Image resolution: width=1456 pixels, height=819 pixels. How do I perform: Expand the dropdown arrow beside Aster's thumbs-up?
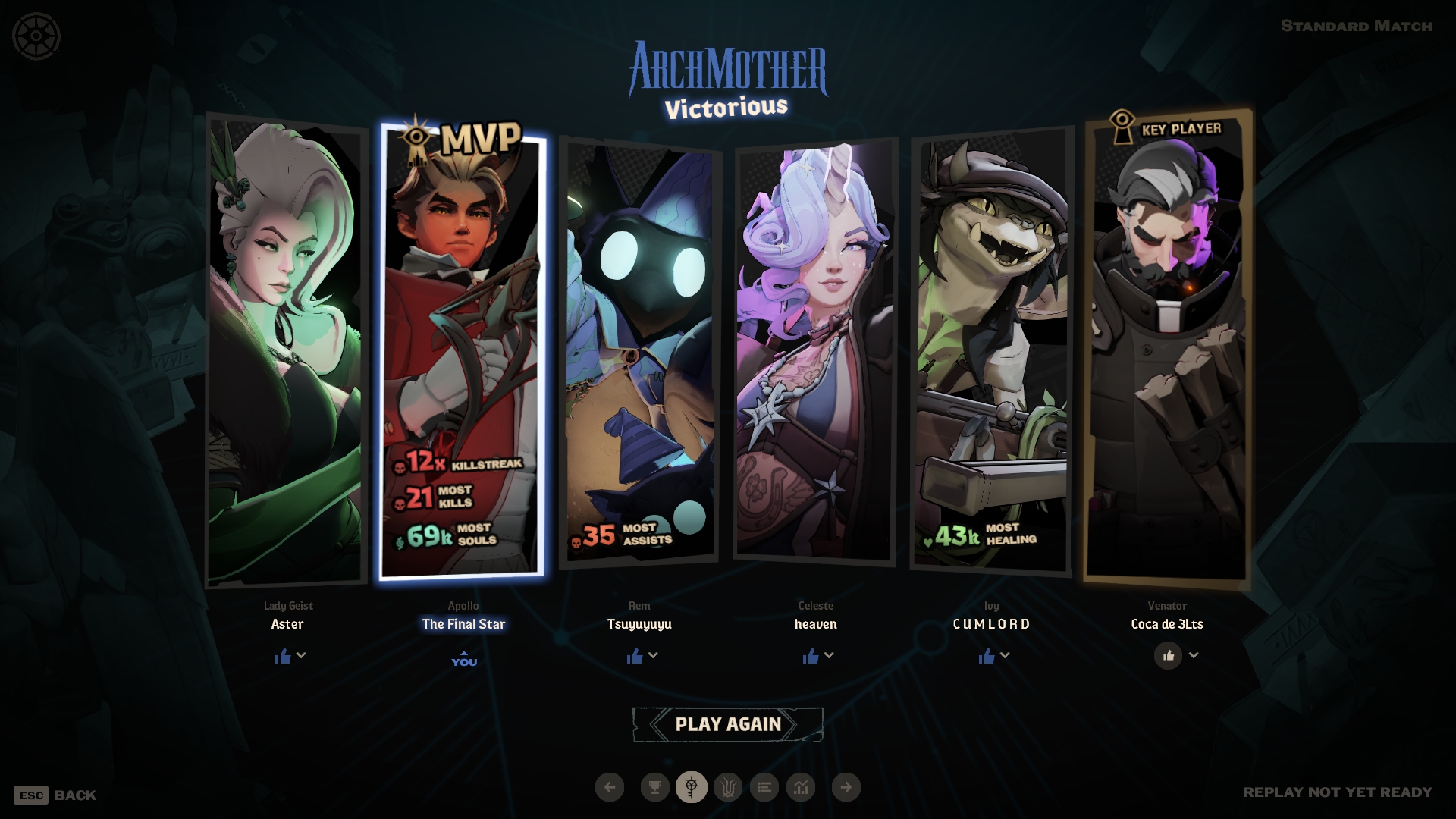coord(301,655)
